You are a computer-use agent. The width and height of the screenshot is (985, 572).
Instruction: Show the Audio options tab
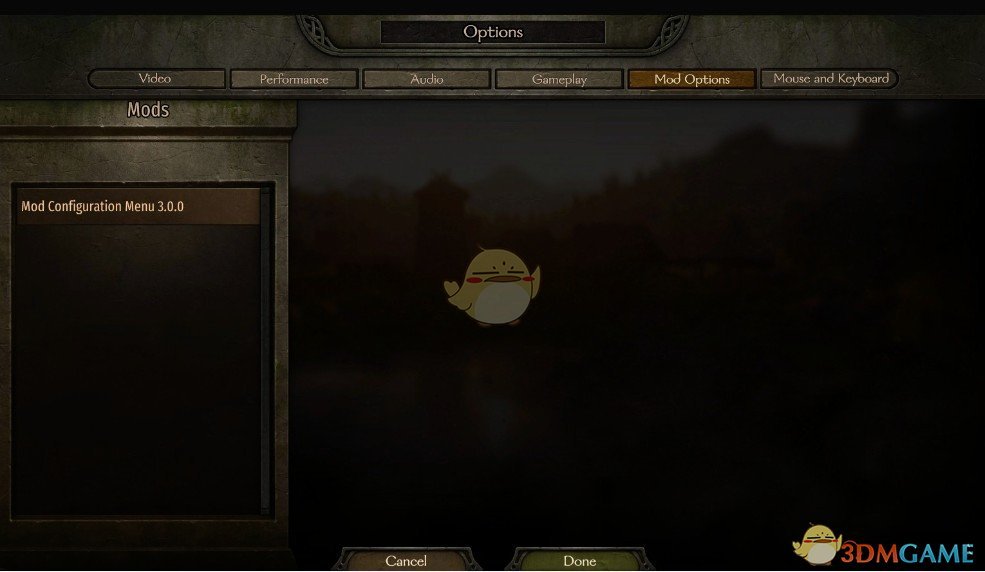pyautogui.click(x=426, y=79)
